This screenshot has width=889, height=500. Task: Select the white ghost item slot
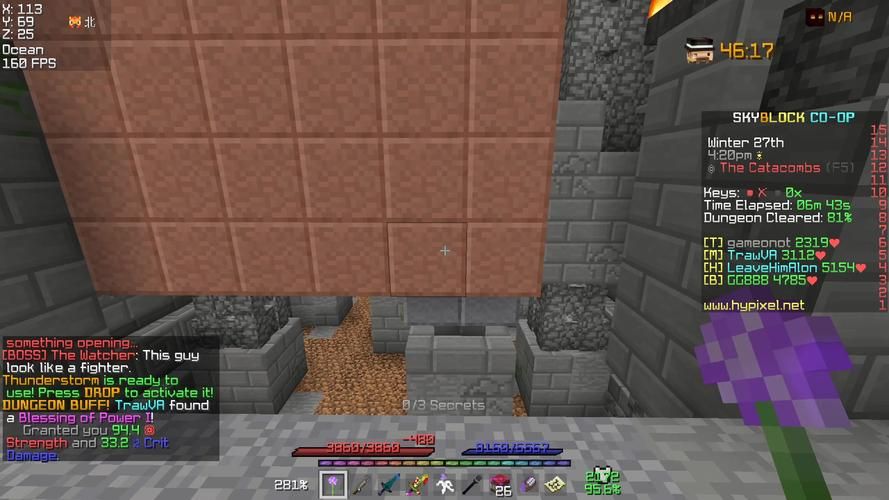pyautogui.click(x=444, y=485)
